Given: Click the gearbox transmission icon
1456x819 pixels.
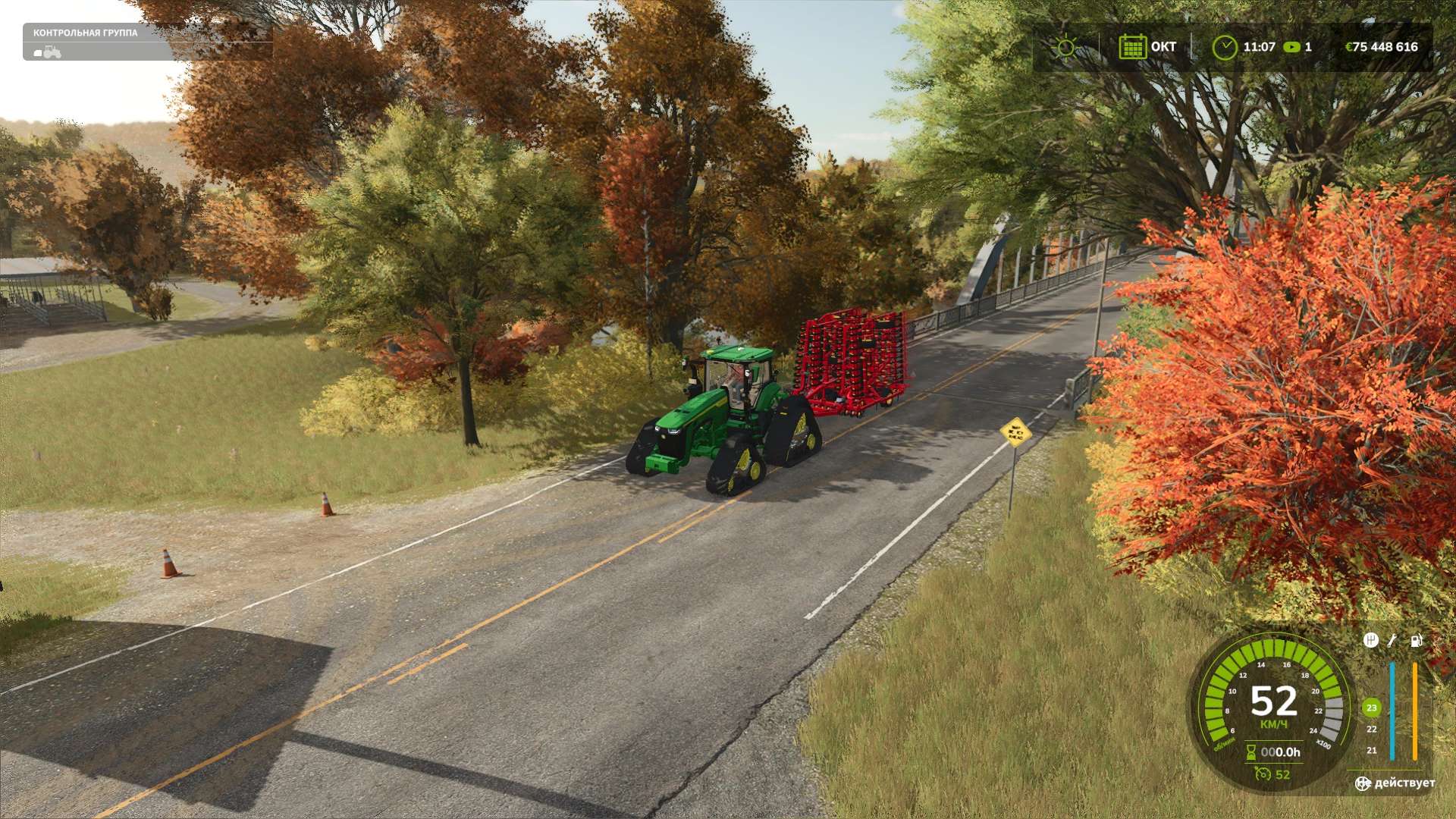Looking at the screenshot, I should tap(1370, 641).
